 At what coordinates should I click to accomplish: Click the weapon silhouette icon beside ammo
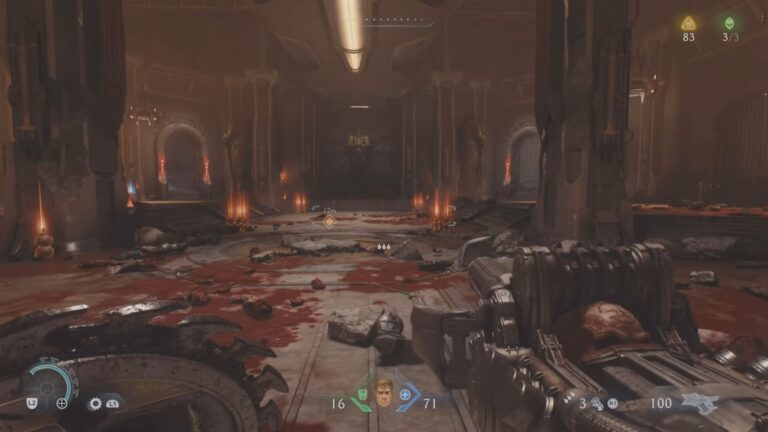point(700,403)
